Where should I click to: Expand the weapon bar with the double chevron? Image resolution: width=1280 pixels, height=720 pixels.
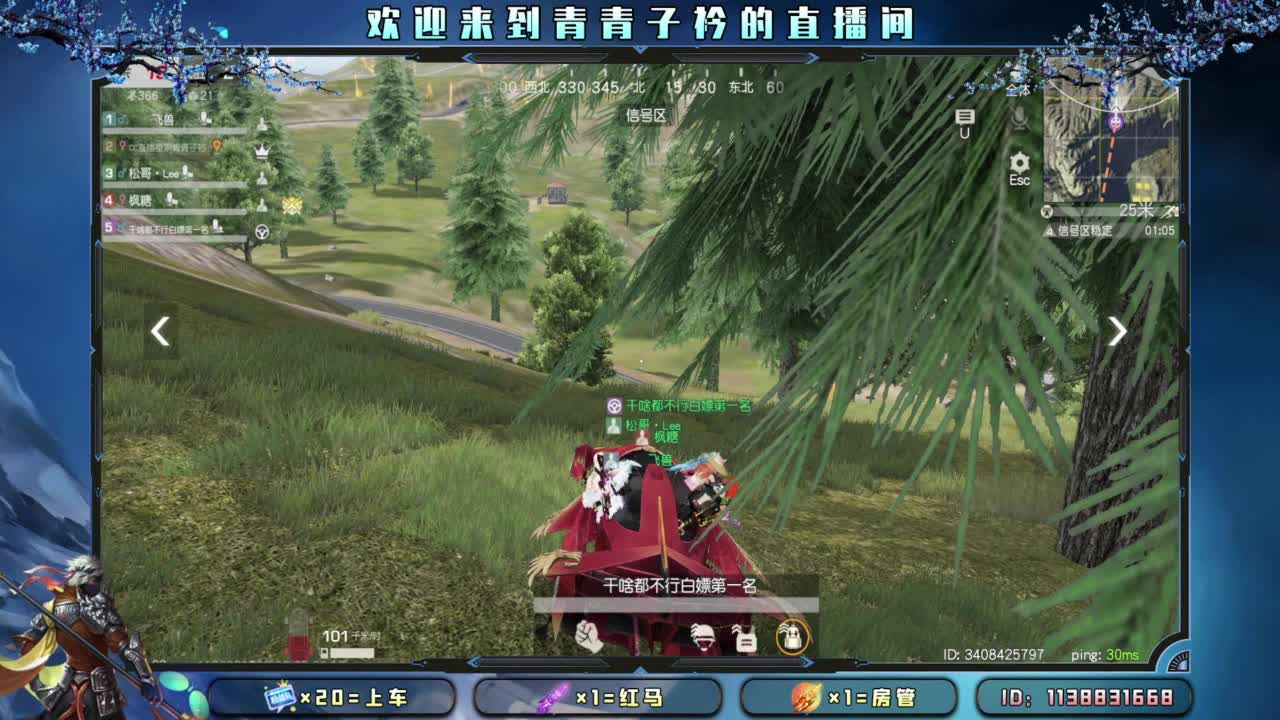coord(807,662)
